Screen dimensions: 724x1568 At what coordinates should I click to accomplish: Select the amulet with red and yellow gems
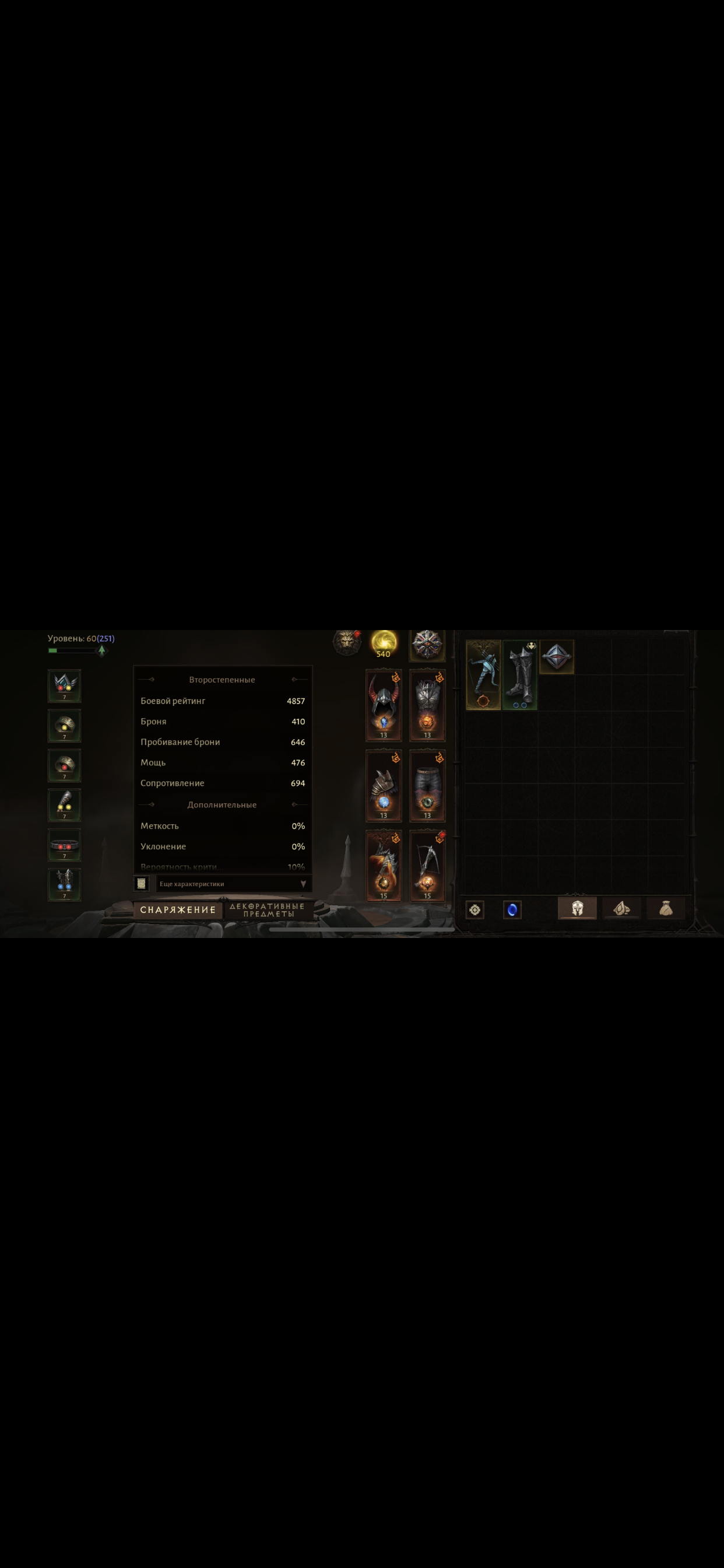coord(65,685)
